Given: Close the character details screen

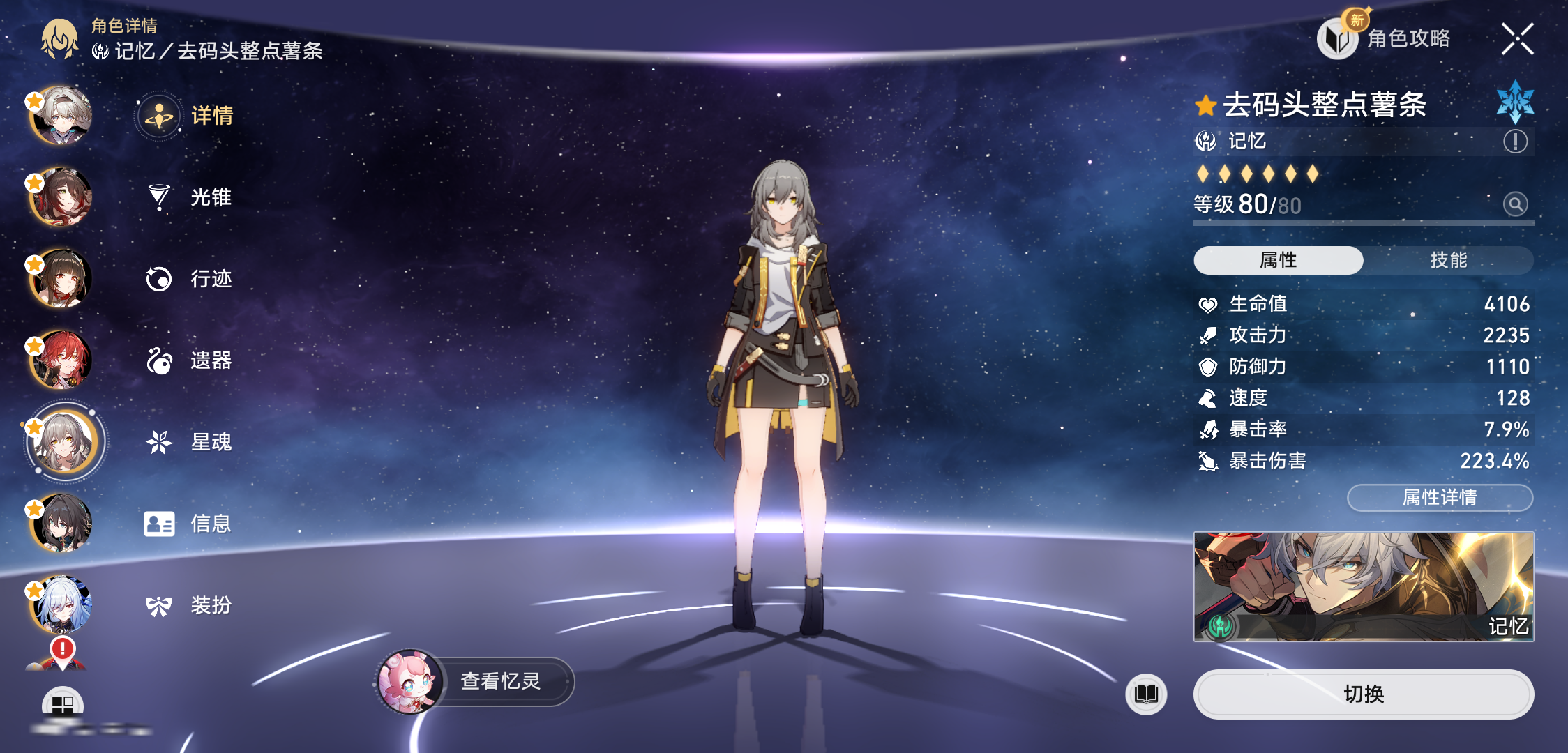Looking at the screenshot, I should [x=1517, y=39].
